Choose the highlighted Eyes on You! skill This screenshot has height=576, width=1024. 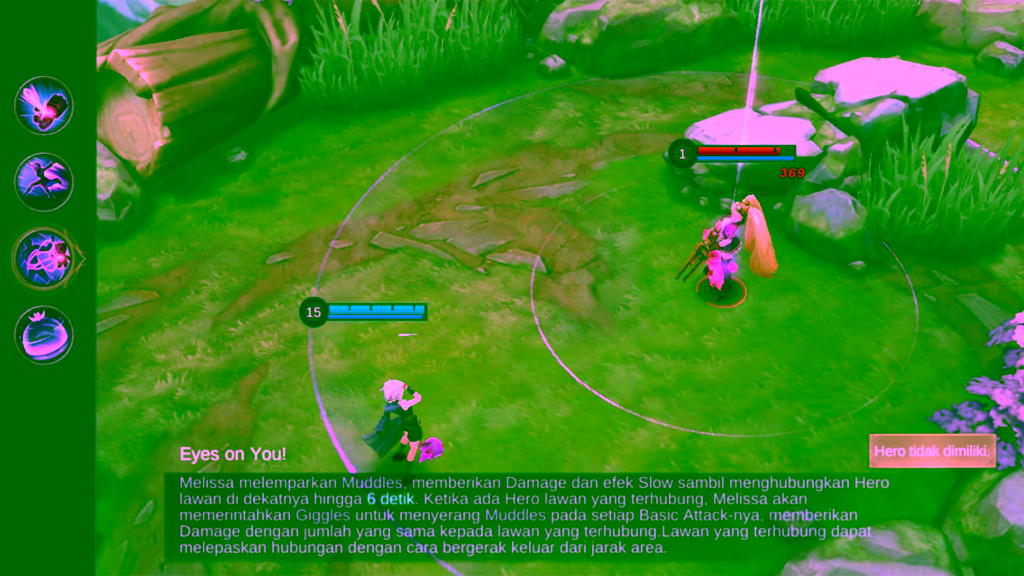(44, 258)
